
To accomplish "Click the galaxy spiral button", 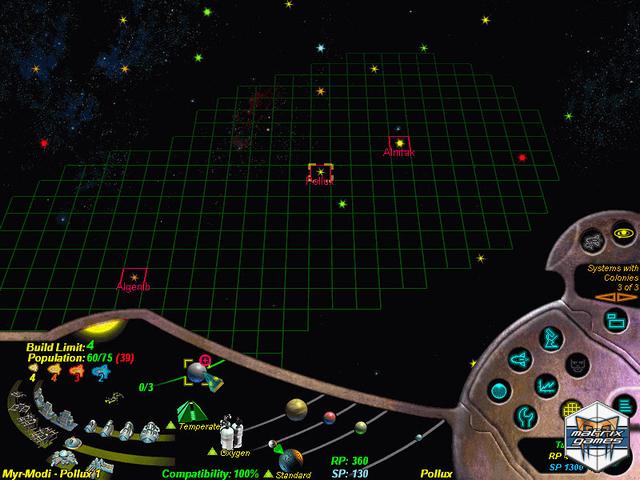I will [x=593, y=241].
